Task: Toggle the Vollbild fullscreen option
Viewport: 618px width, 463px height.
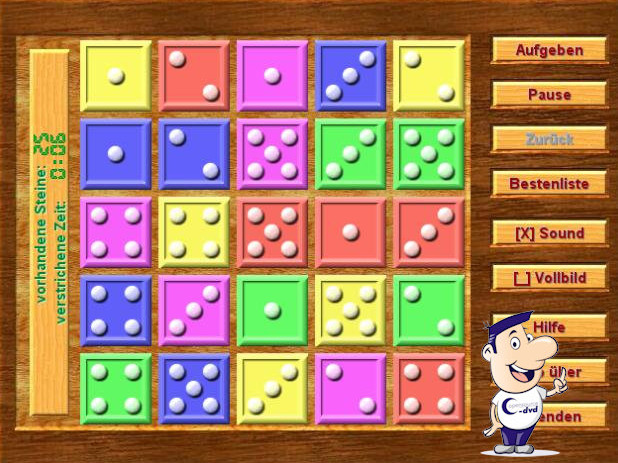Action: 549,278
